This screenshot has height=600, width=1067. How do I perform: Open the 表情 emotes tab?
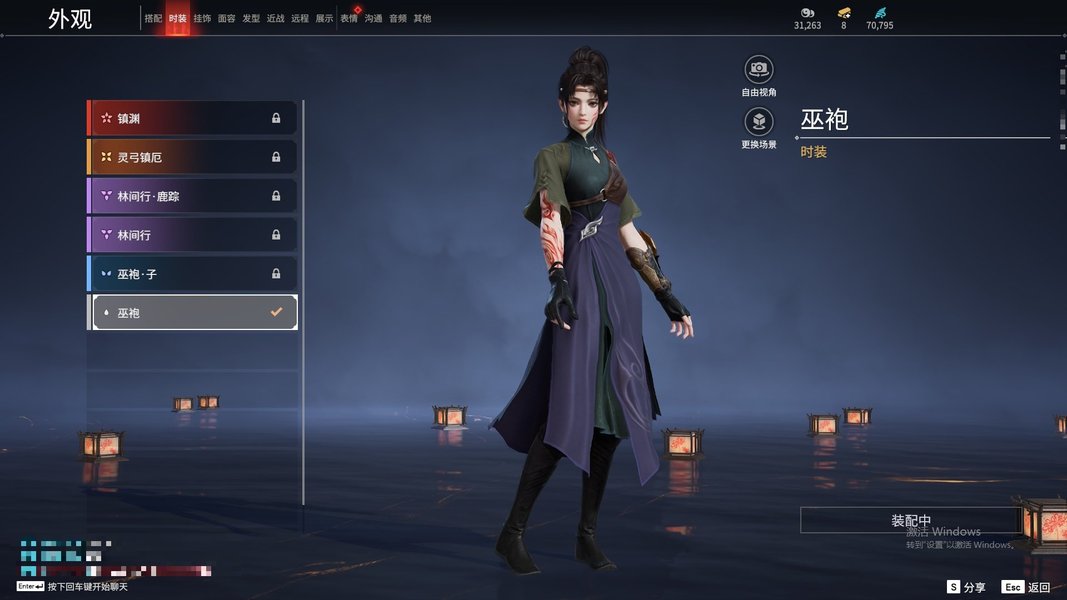tap(349, 19)
